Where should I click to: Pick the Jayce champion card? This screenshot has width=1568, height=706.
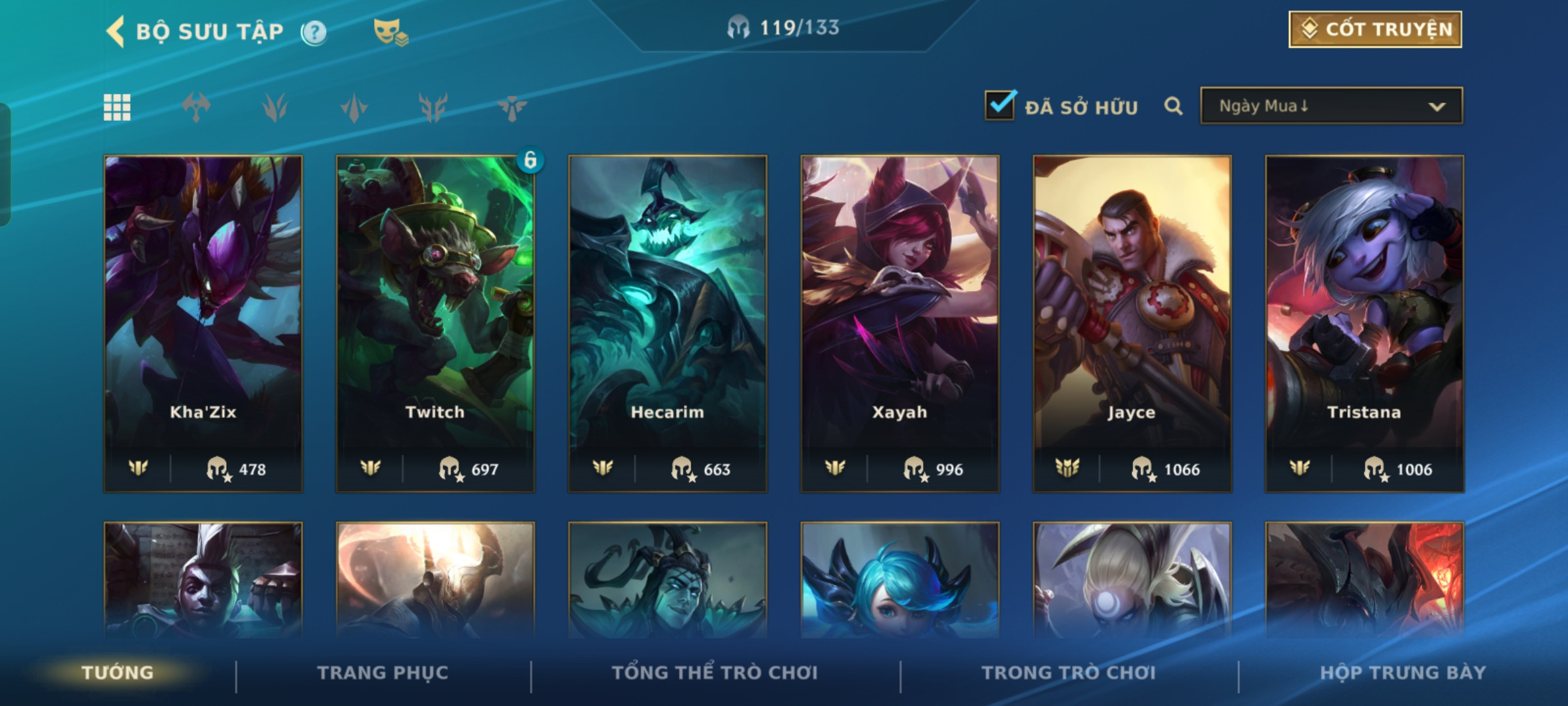pyautogui.click(x=1132, y=323)
